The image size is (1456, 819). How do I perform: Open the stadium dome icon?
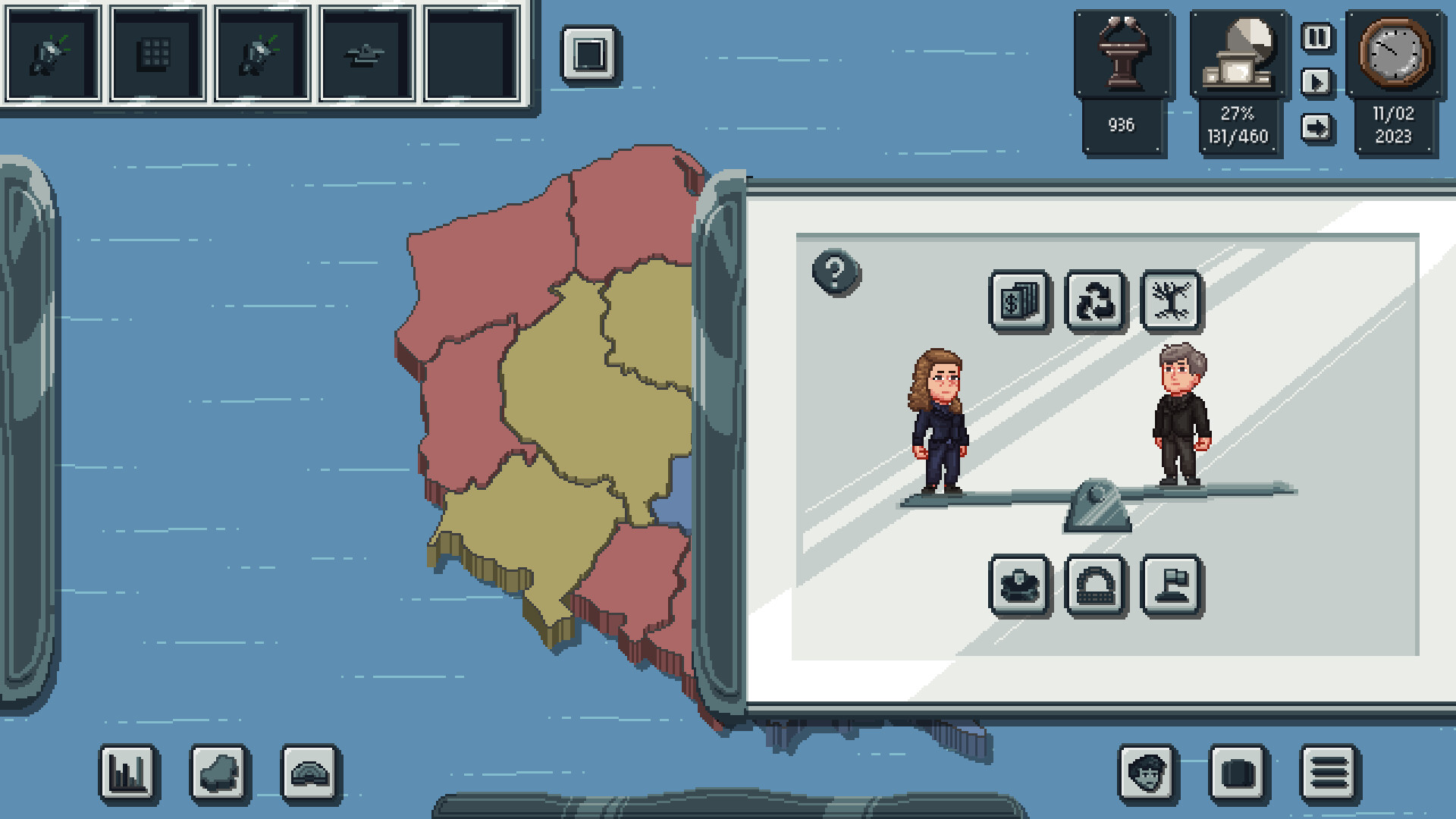(x=1095, y=585)
